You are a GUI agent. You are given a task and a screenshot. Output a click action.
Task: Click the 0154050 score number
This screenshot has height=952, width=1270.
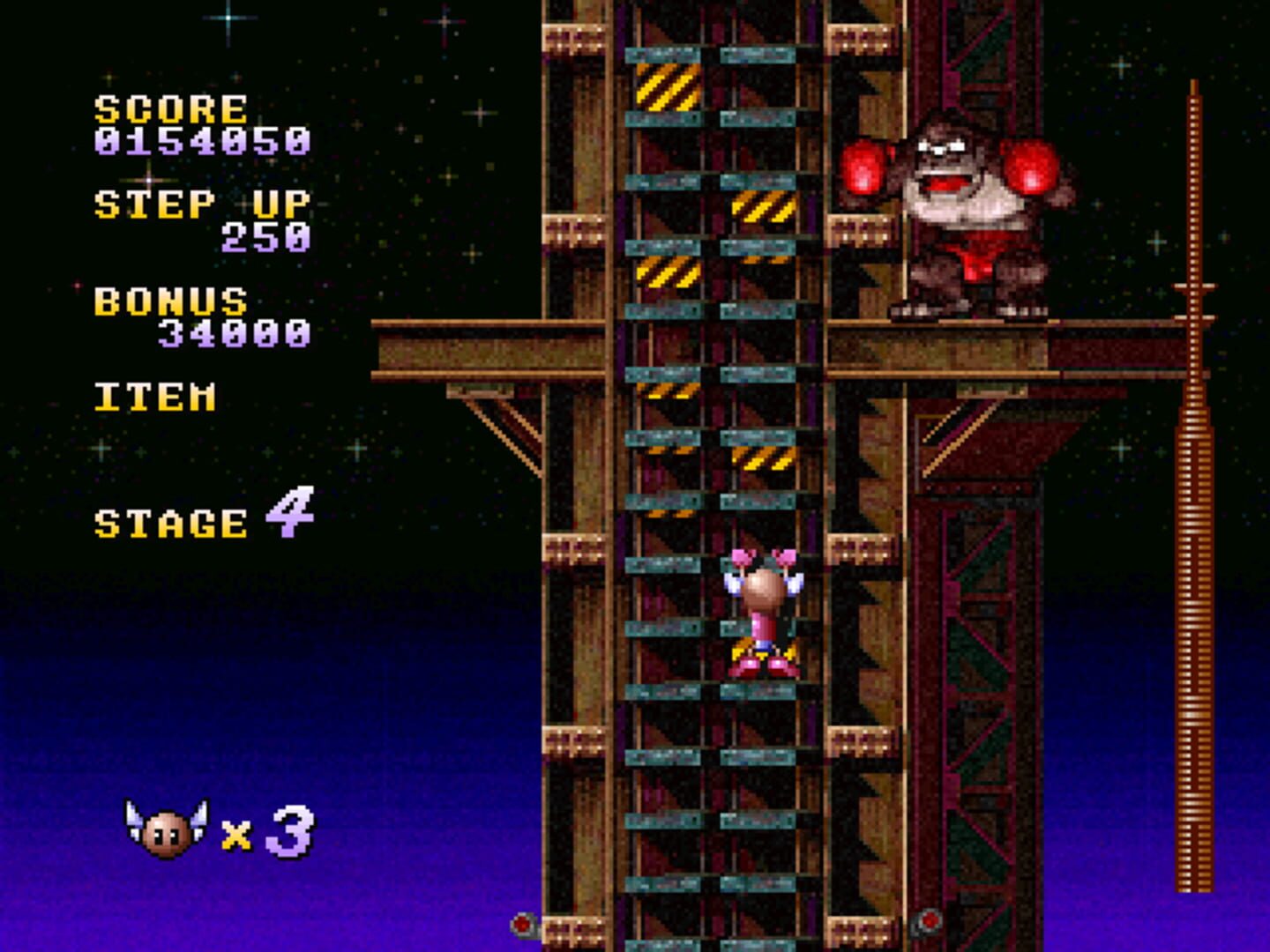[x=203, y=139]
